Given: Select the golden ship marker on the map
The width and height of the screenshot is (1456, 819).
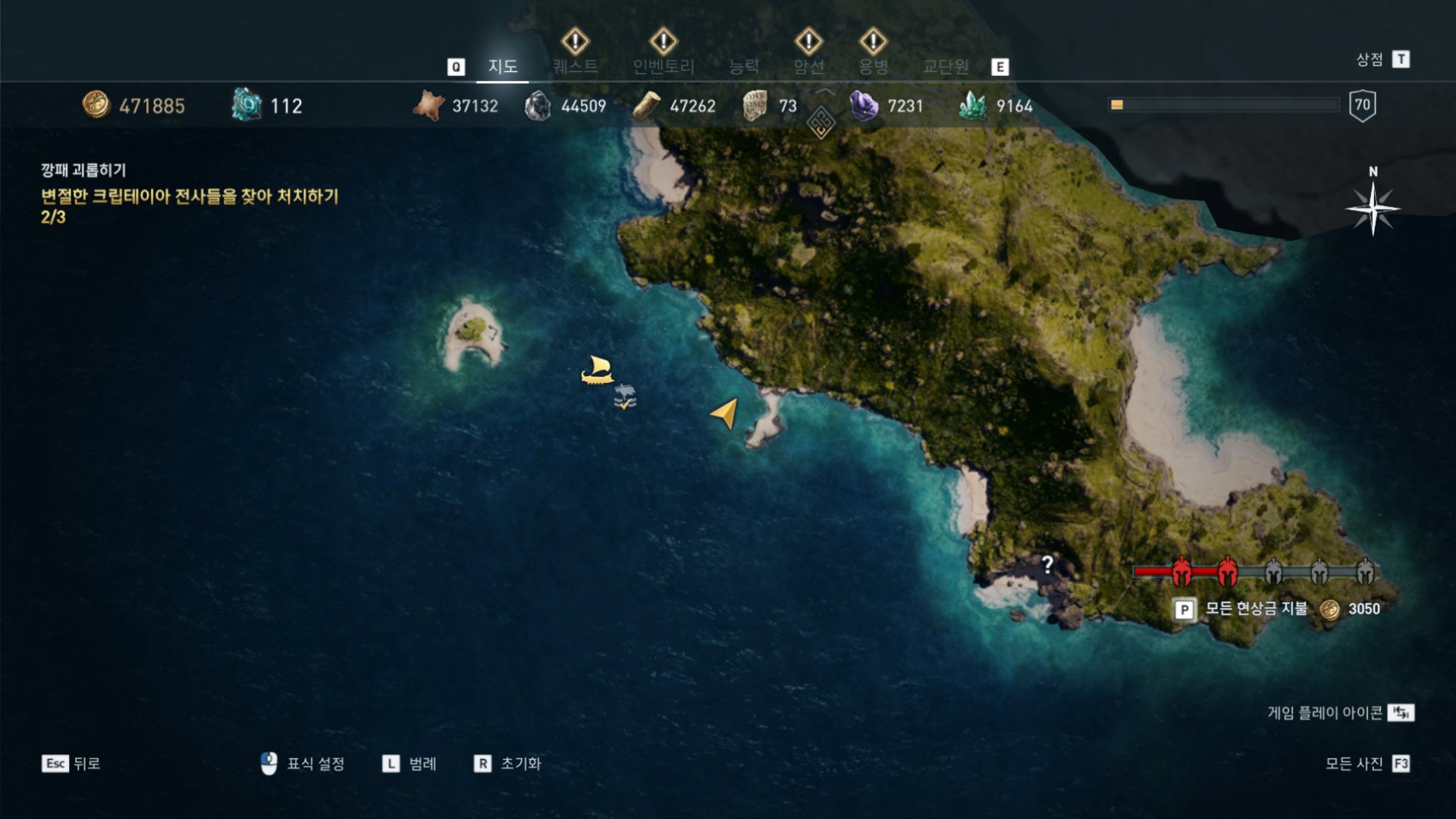Looking at the screenshot, I should [597, 370].
